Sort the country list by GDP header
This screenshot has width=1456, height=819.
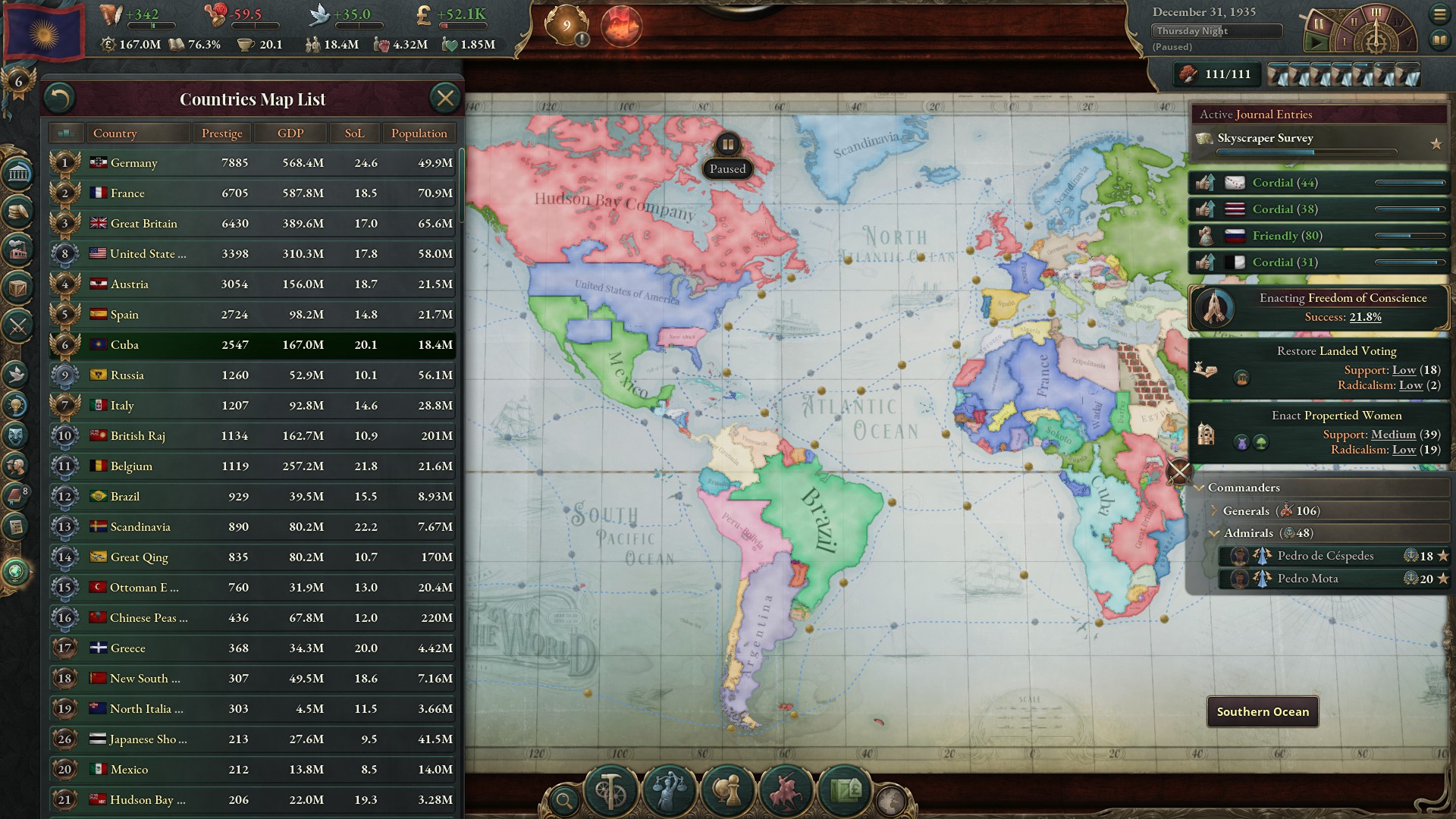[x=290, y=133]
